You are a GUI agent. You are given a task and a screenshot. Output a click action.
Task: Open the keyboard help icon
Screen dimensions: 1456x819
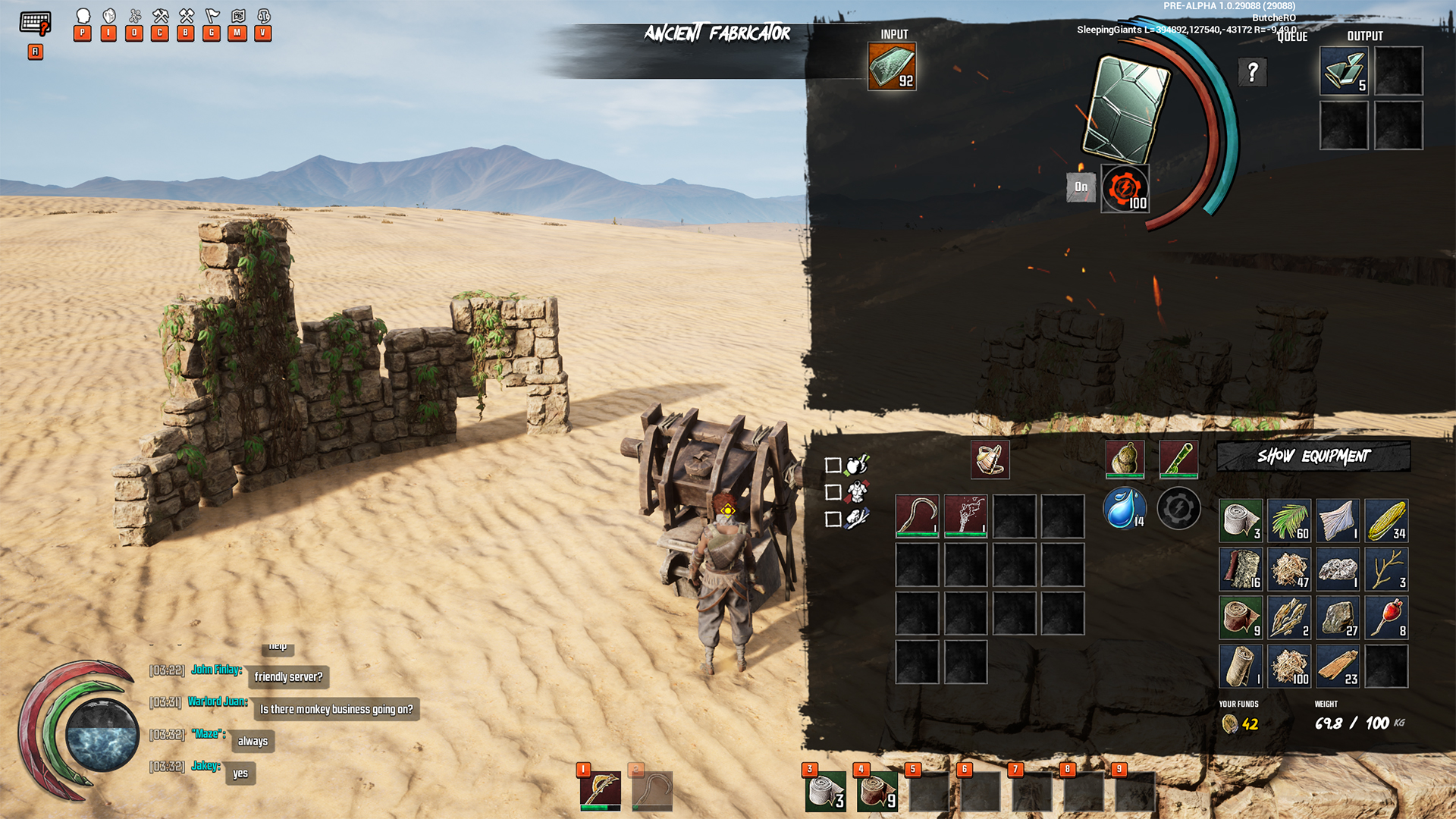click(35, 24)
